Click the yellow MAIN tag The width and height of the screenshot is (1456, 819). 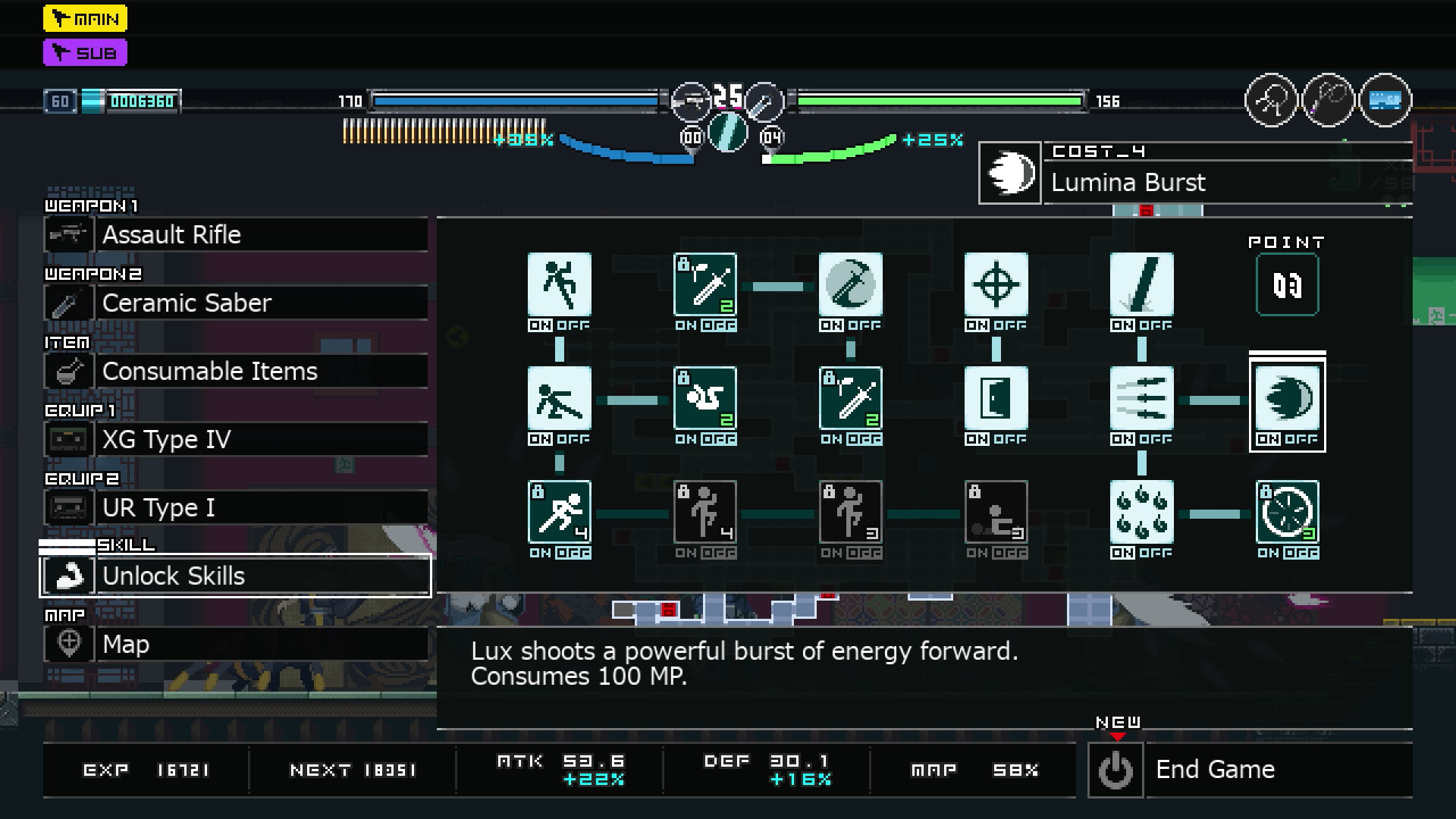pyautogui.click(x=85, y=19)
